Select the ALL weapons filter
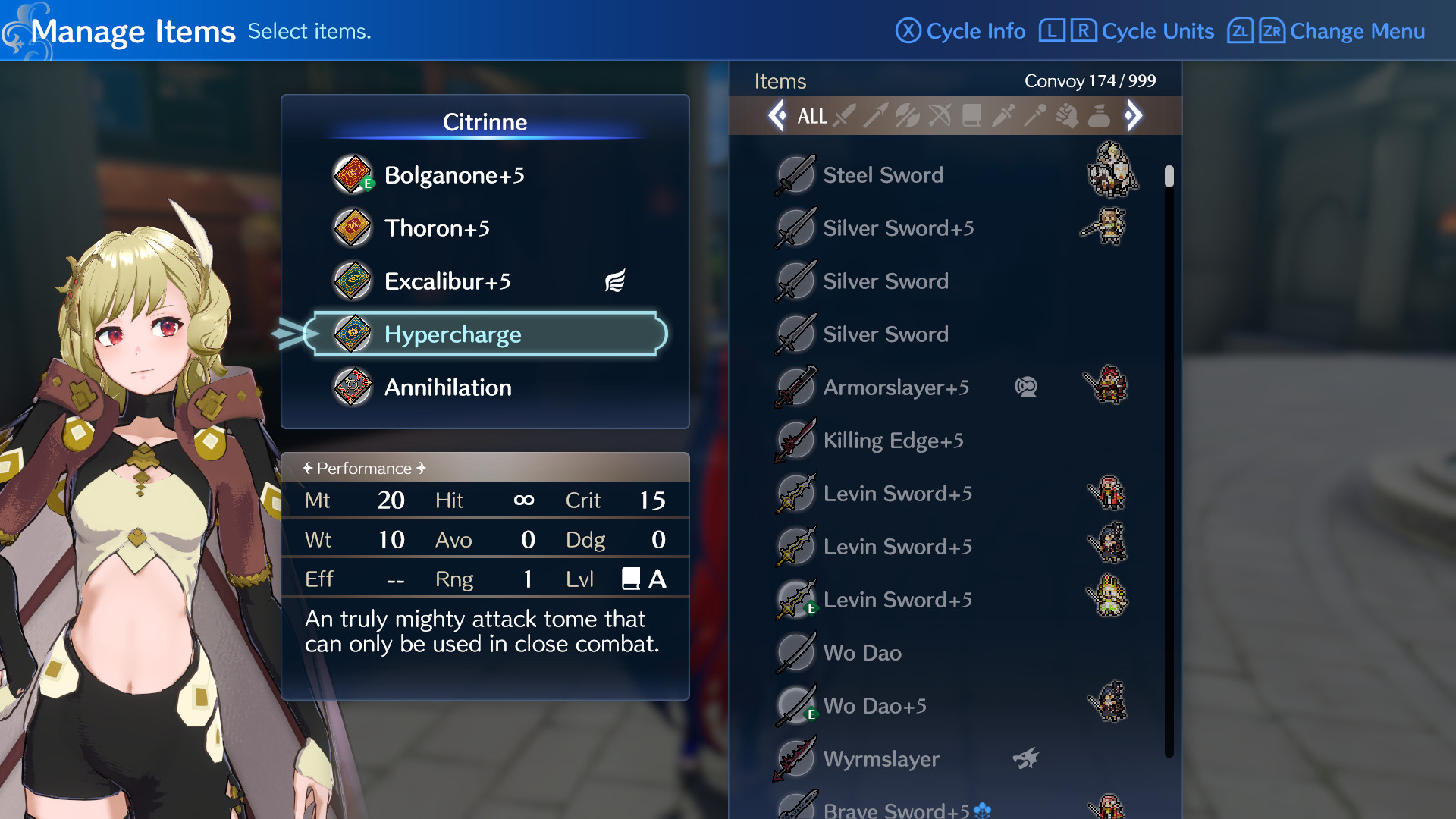 [x=813, y=116]
